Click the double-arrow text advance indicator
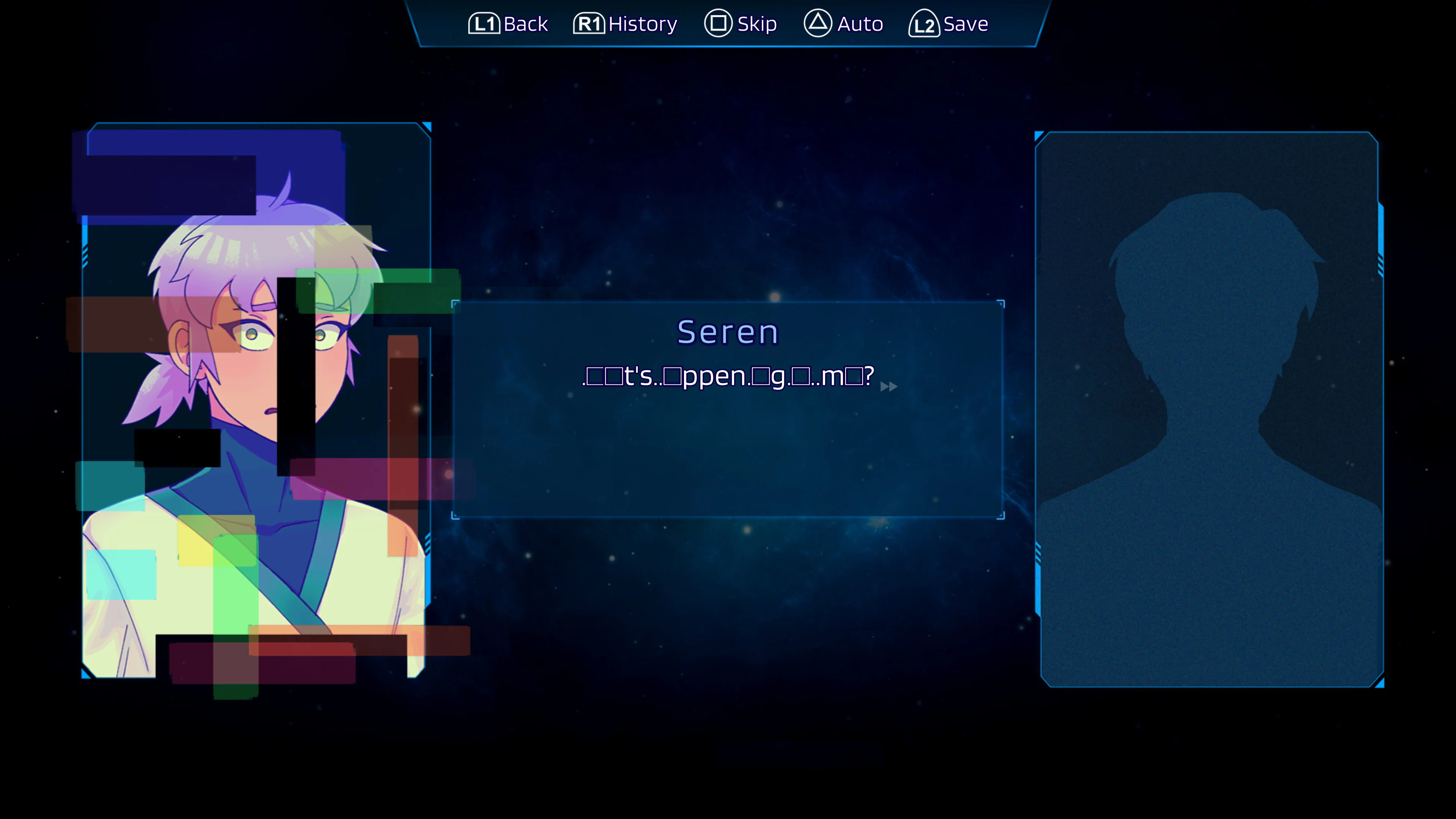 tap(888, 387)
